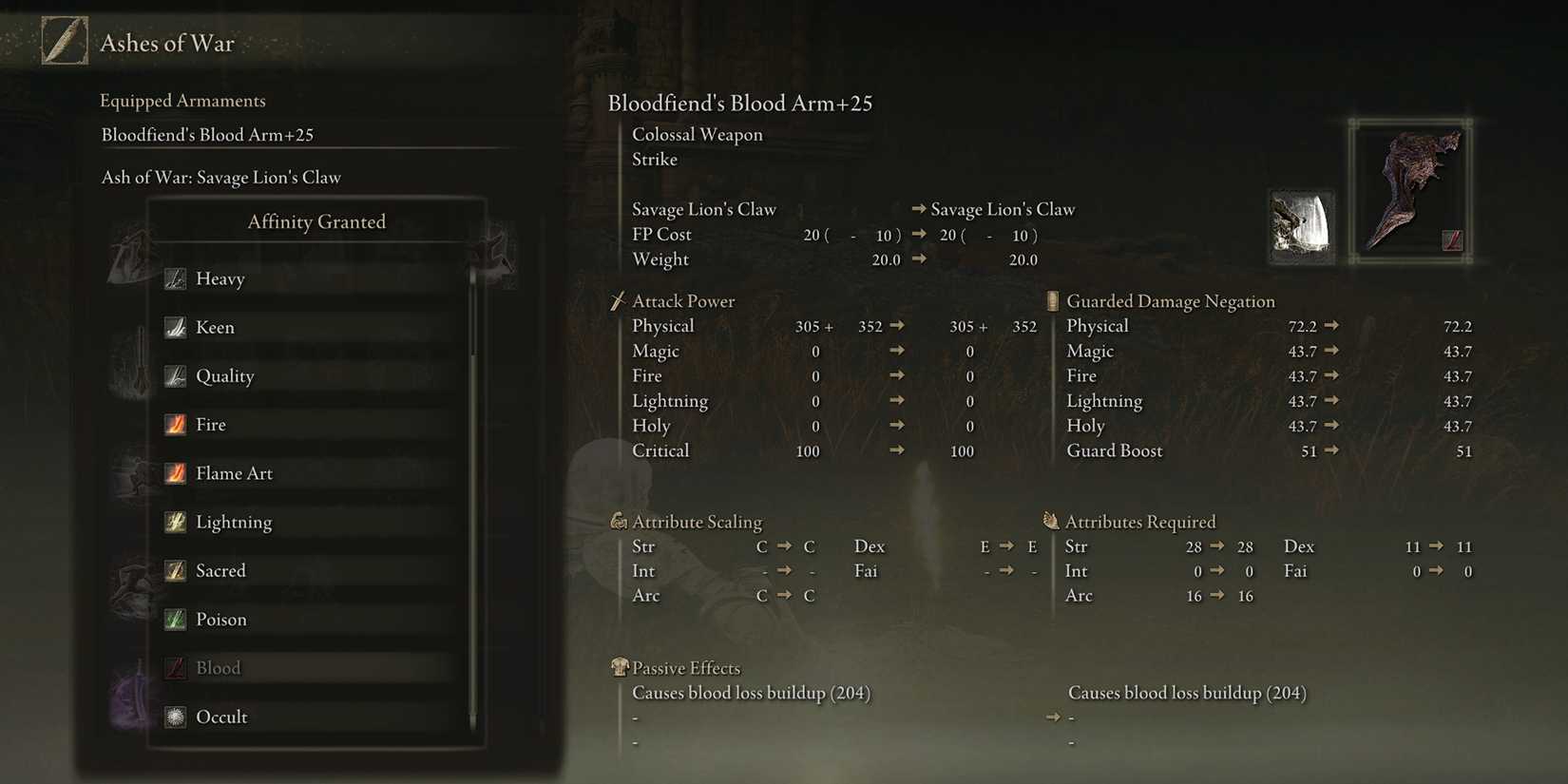This screenshot has width=1568, height=784.
Task: Select the Keen affinity icon
Action: point(176,327)
